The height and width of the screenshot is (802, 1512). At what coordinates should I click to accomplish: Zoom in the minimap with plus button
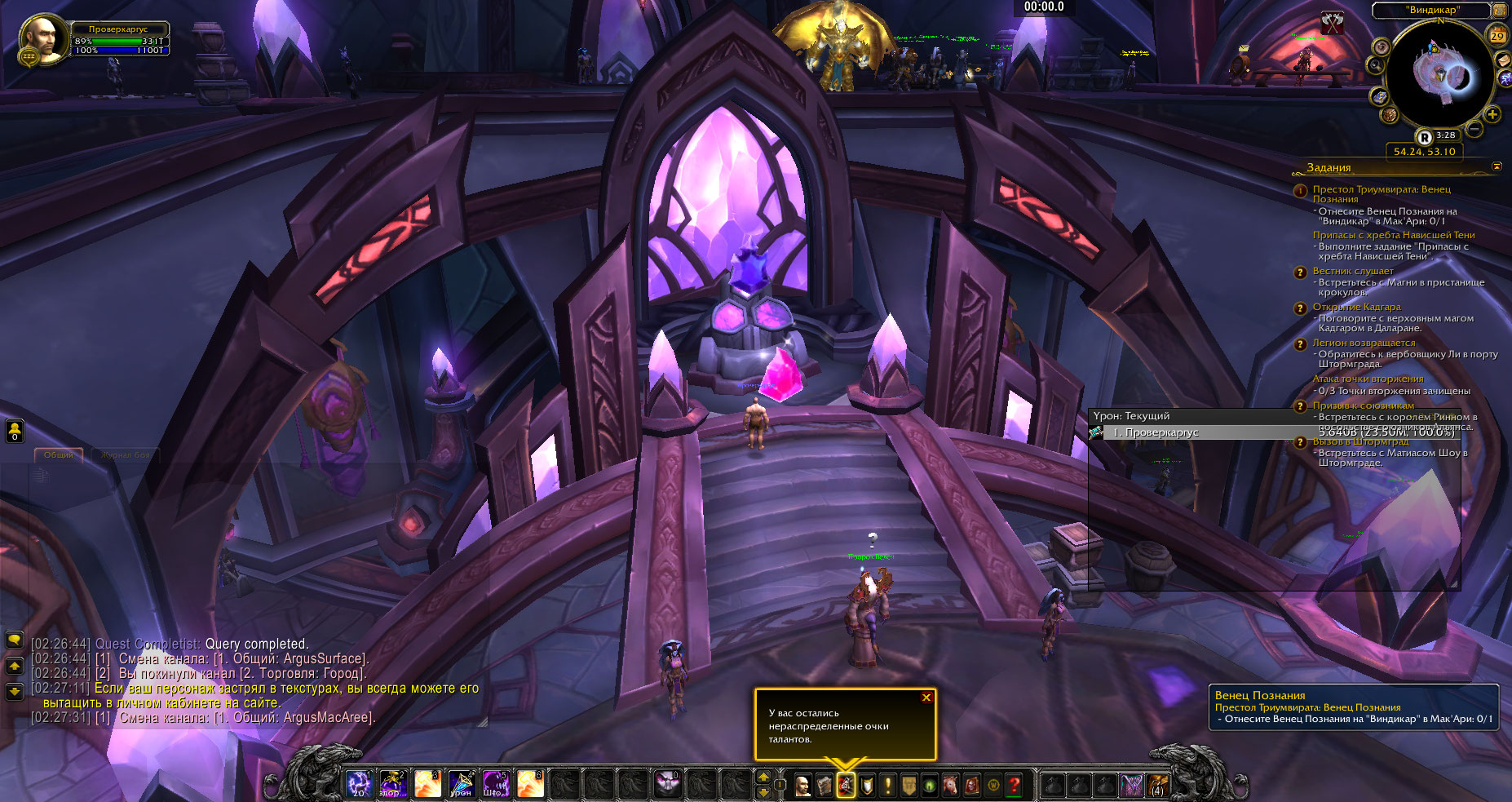tap(1492, 114)
